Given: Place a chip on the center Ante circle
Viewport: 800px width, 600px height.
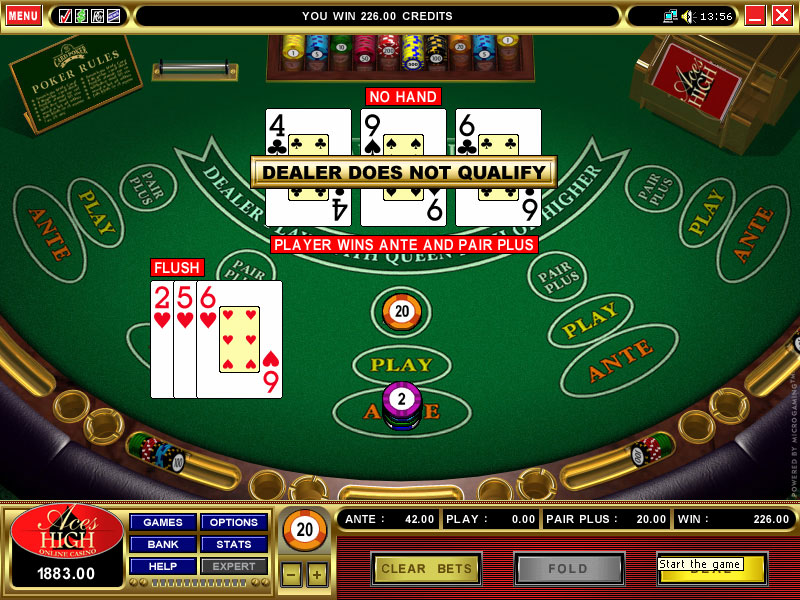Looking at the screenshot, I should click(x=401, y=410).
